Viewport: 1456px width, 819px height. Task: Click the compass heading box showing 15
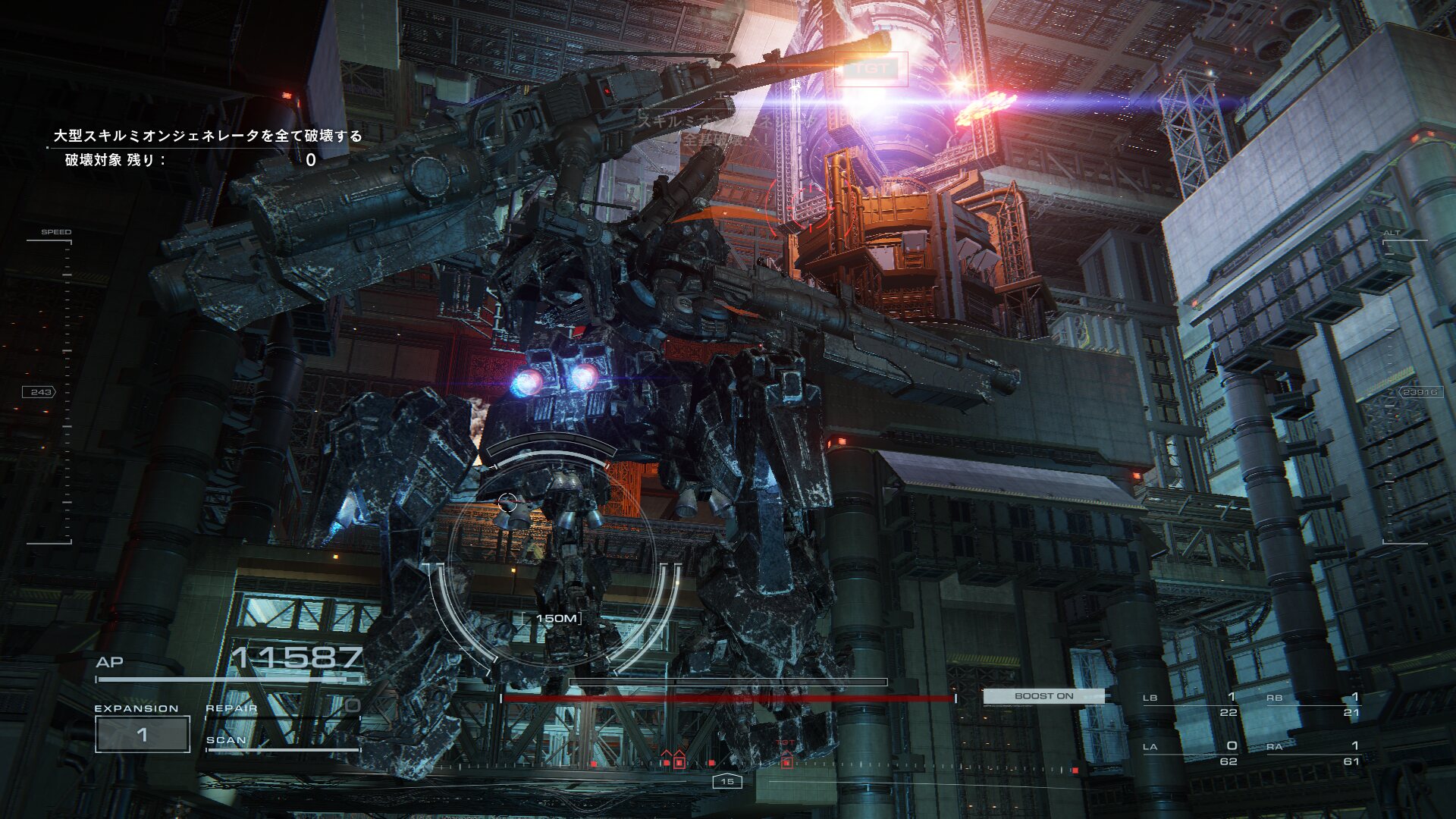(727, 781)
